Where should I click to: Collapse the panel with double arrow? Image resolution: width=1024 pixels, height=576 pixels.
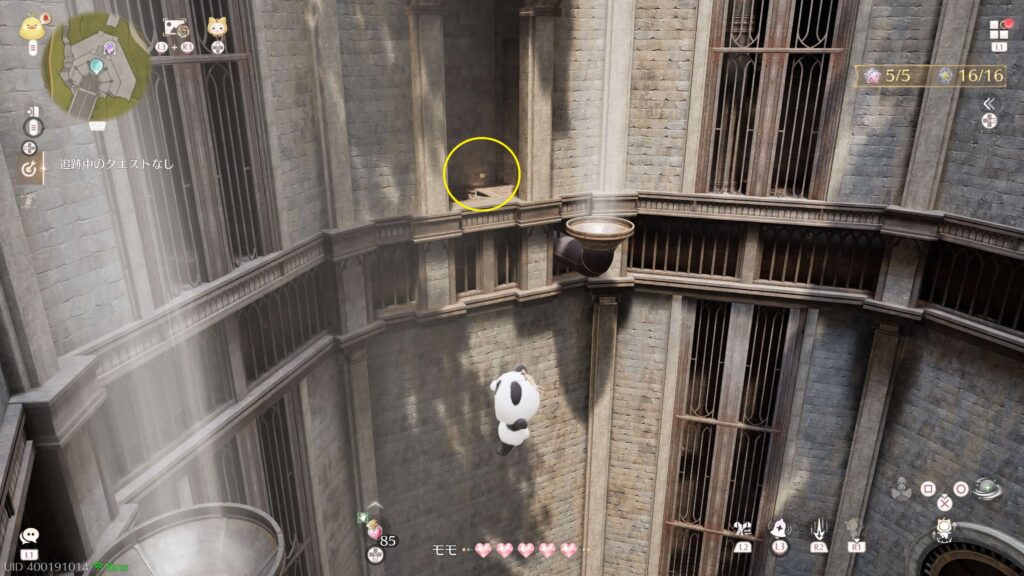(x=988, y=103)
